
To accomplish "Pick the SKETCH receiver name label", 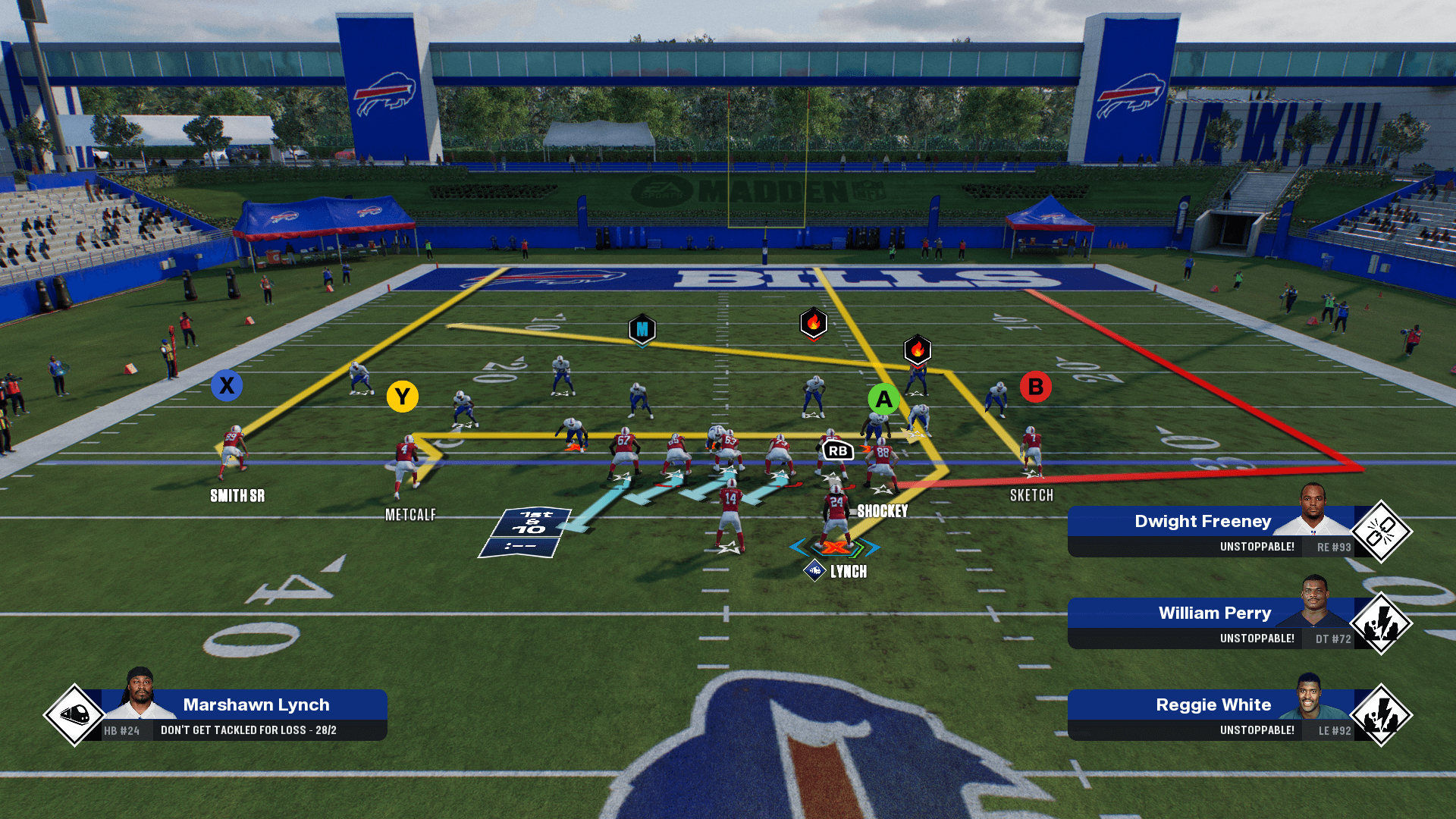I will (x=1031, y=495).
